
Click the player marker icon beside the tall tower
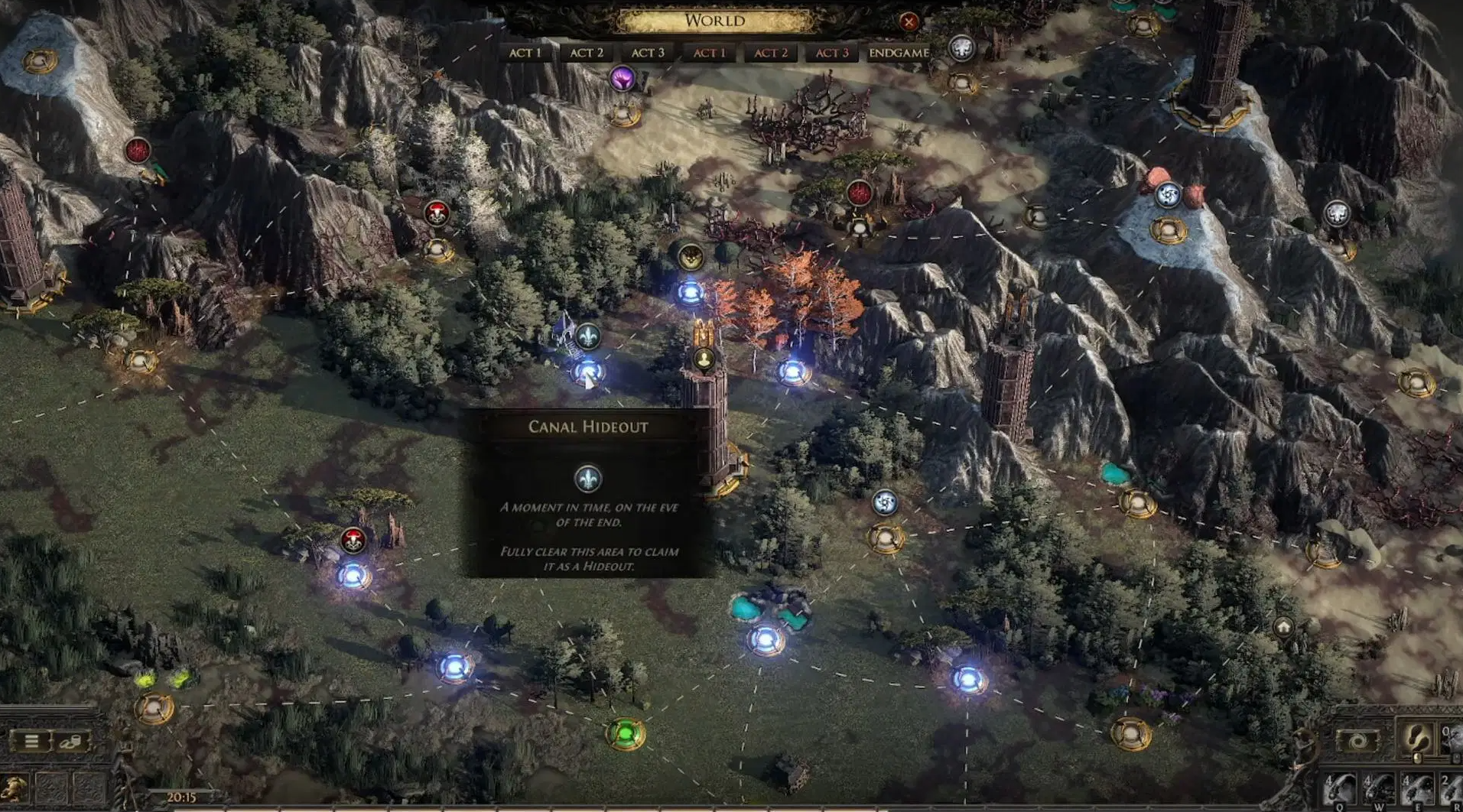(704, 357)
